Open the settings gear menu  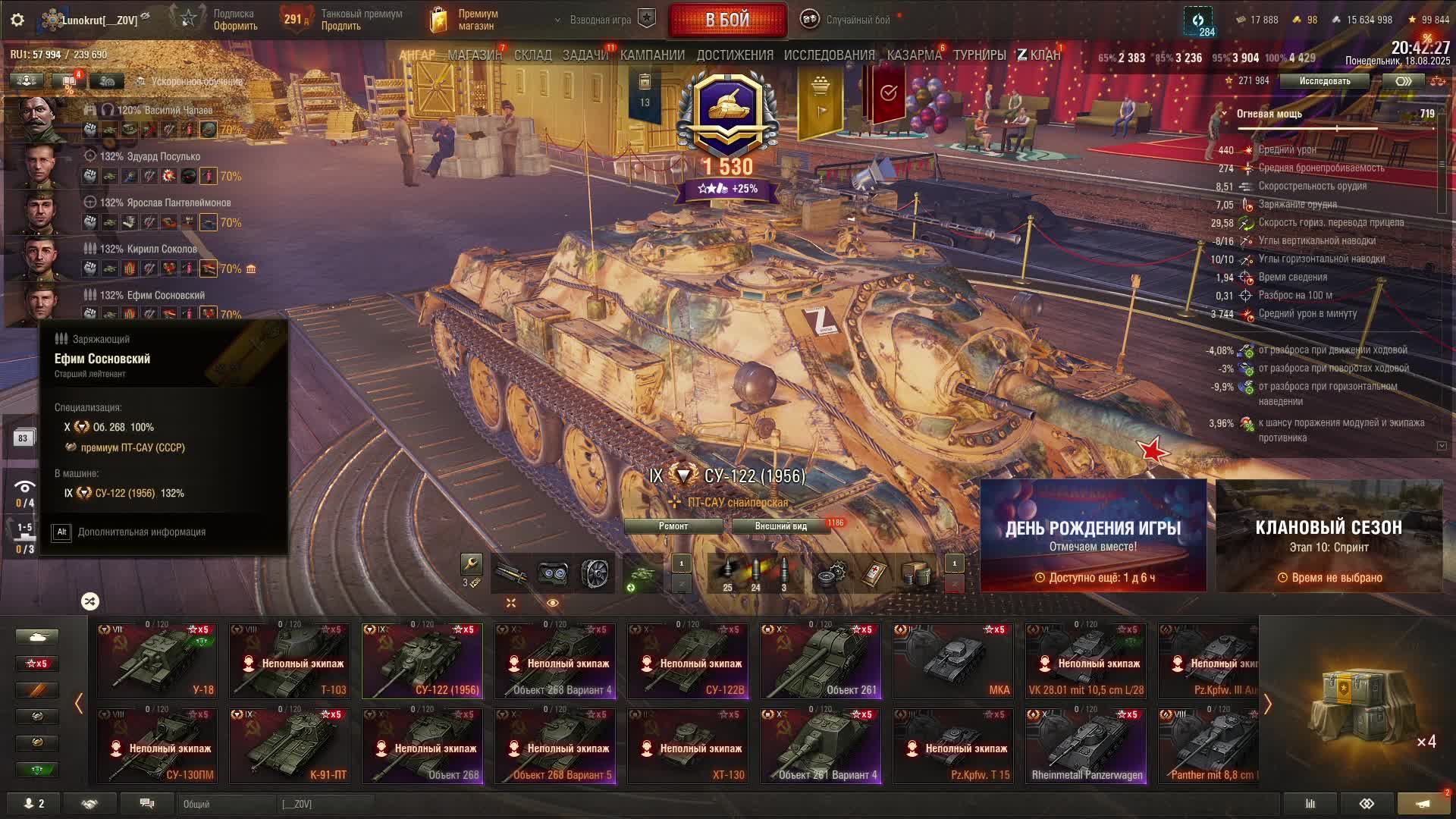coord(17,20)
